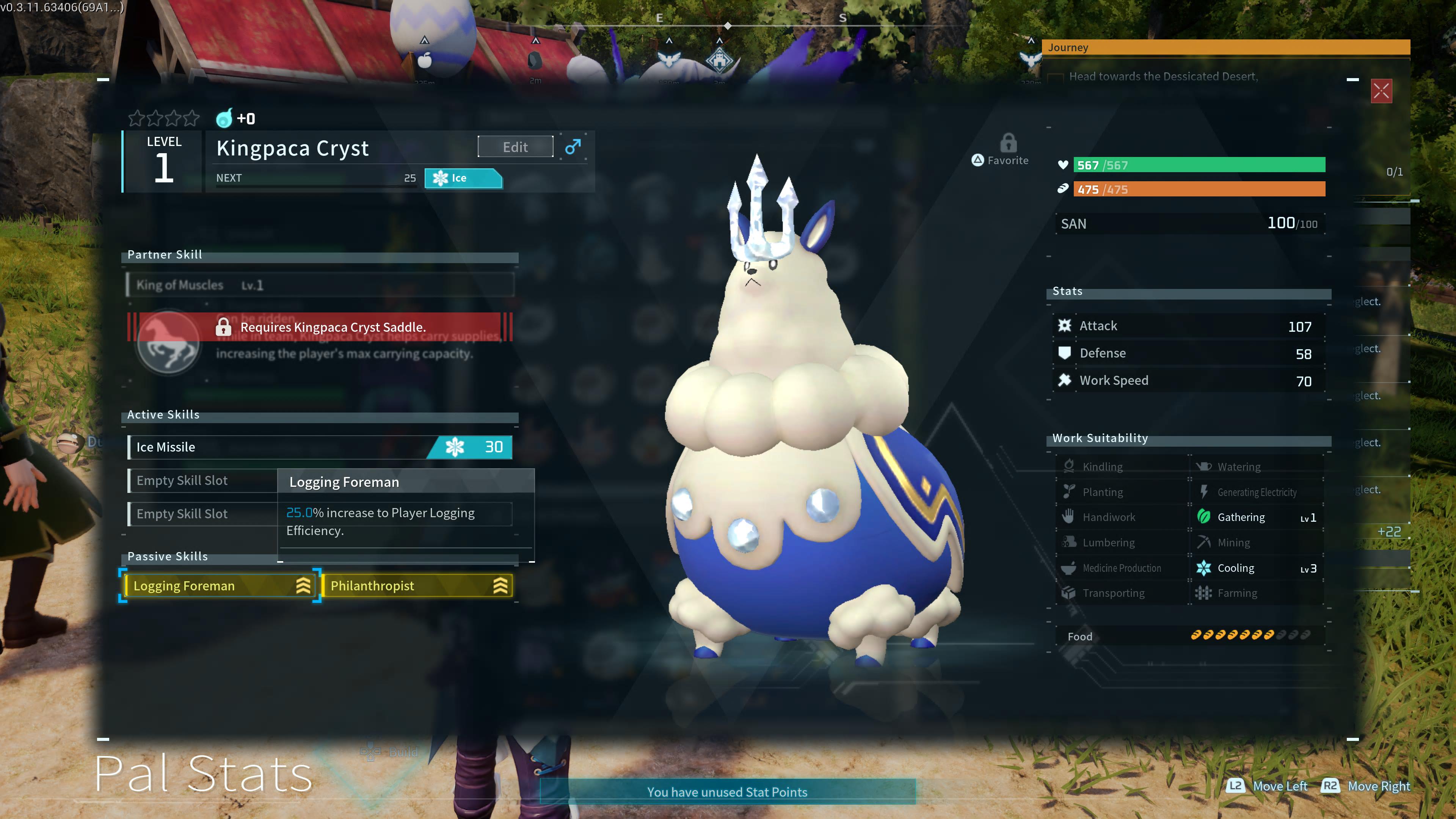1456x819 pixels.
Task: Toggle the Favorite lock icon
Action: 1008,144
